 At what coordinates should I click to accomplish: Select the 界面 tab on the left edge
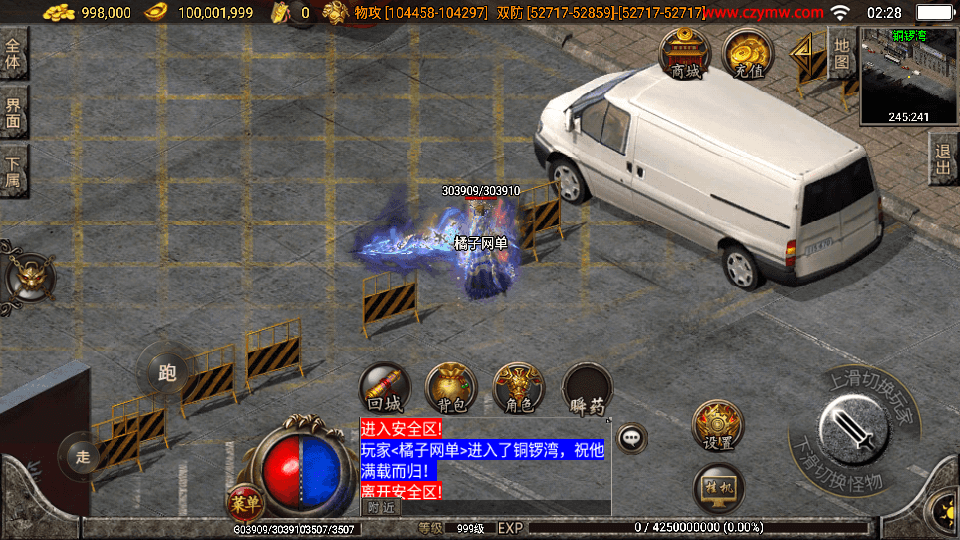(x=14, y=112)
